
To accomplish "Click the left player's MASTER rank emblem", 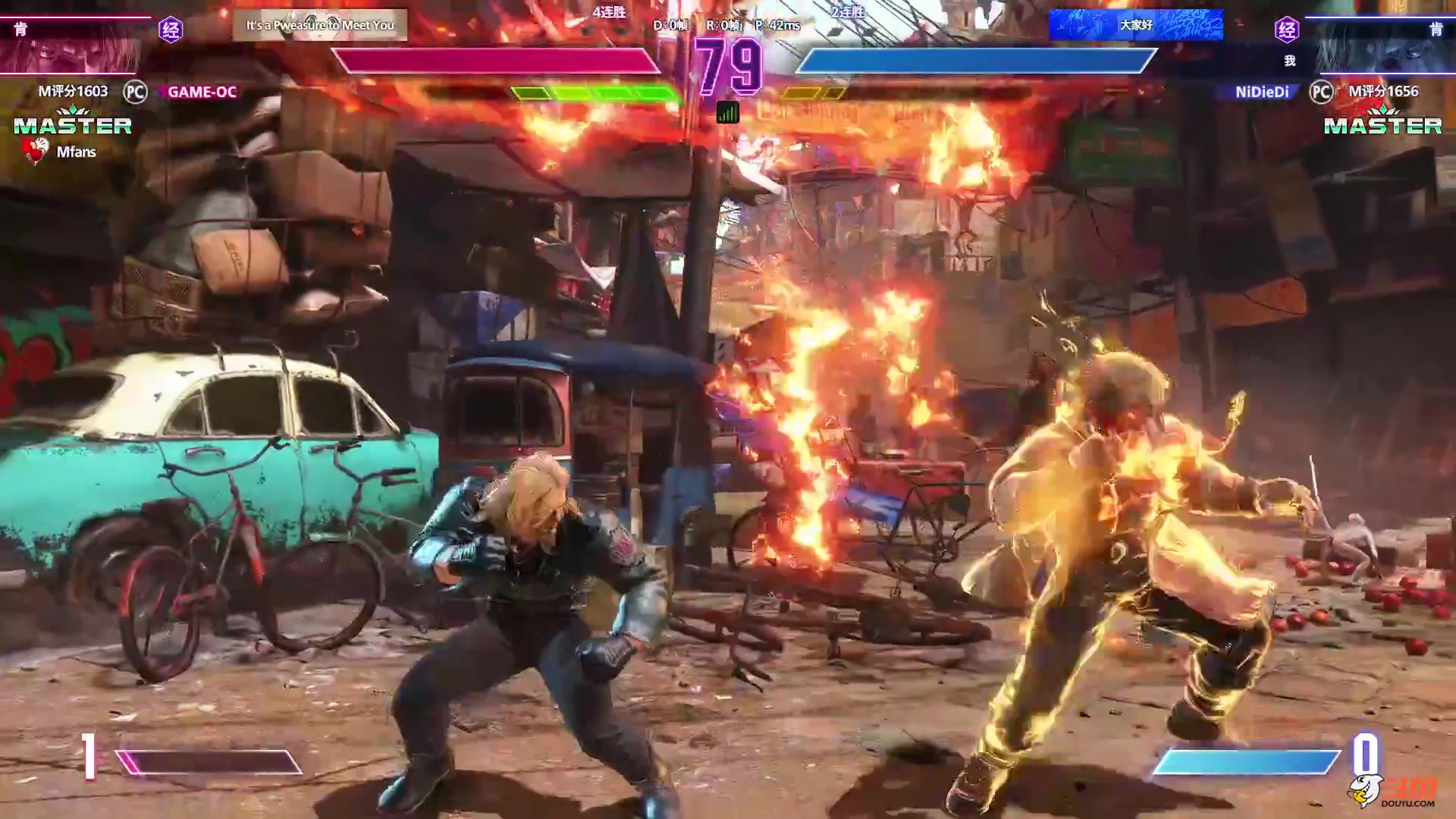I will tap(73, 123).
